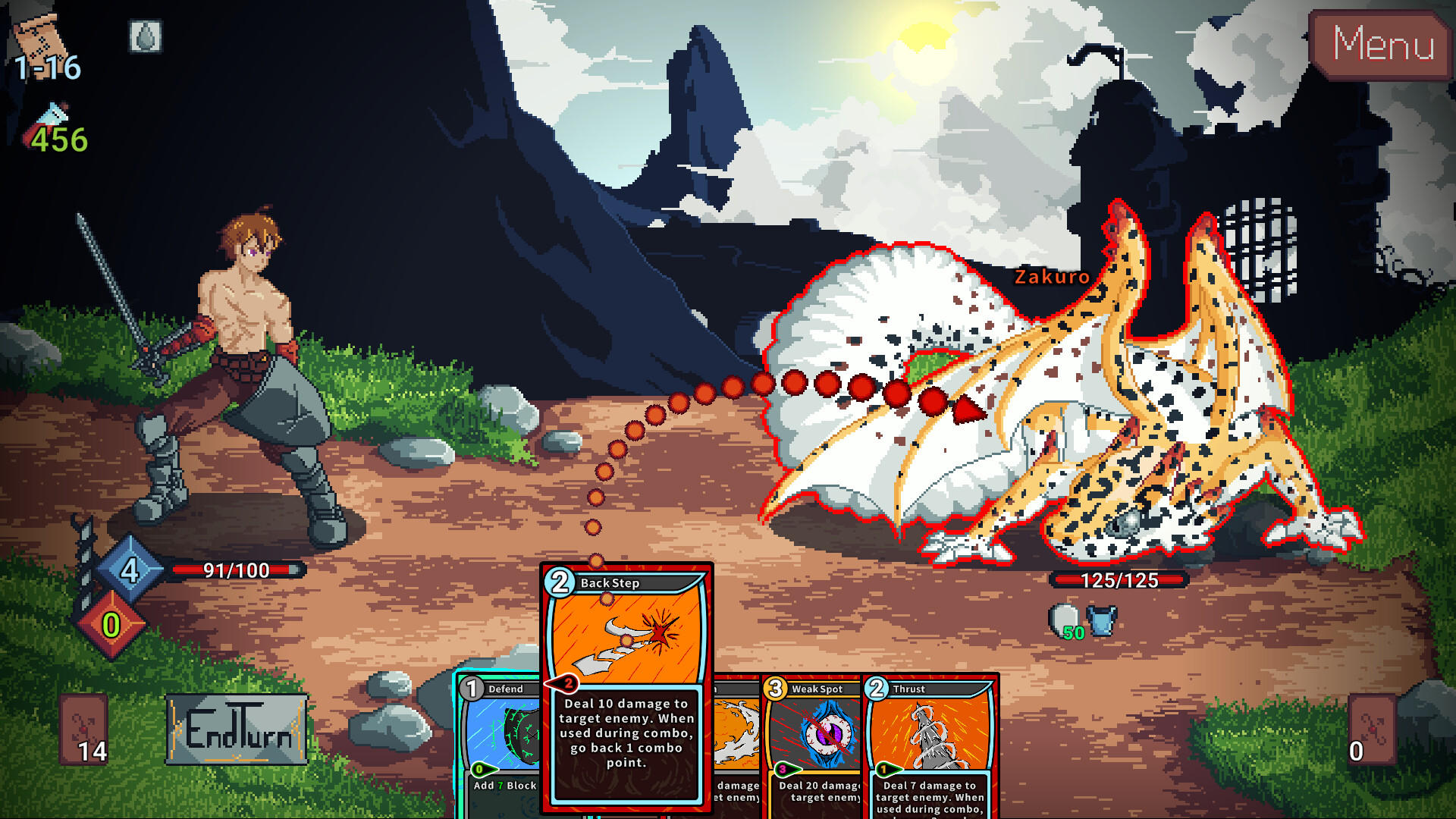Screen dimensions: 1456x819
Task: Click the blue armor icon under Zakuro's health
Action: coord(1101,619)
